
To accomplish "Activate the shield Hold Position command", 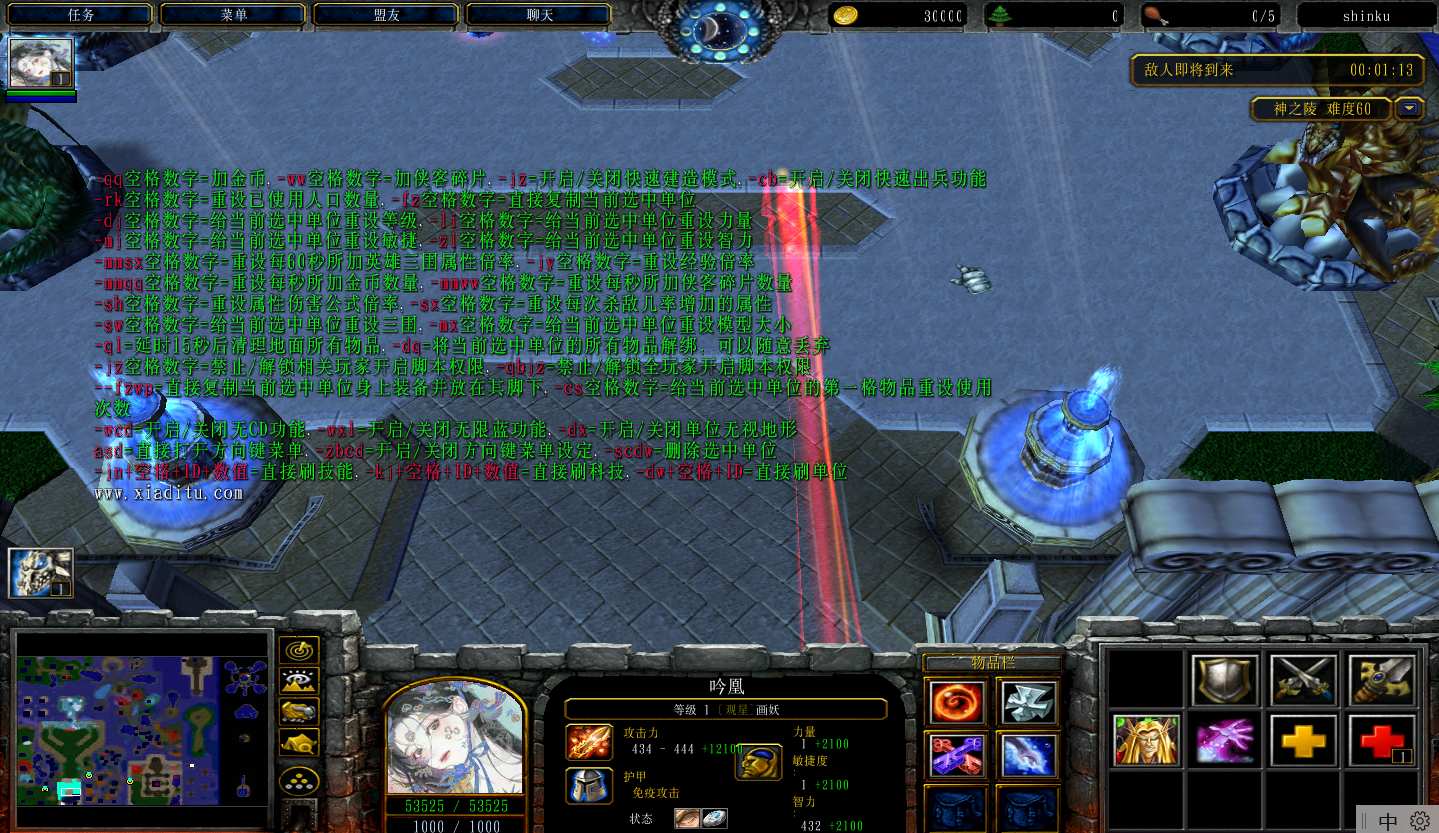I will [x=1225, y=681].
